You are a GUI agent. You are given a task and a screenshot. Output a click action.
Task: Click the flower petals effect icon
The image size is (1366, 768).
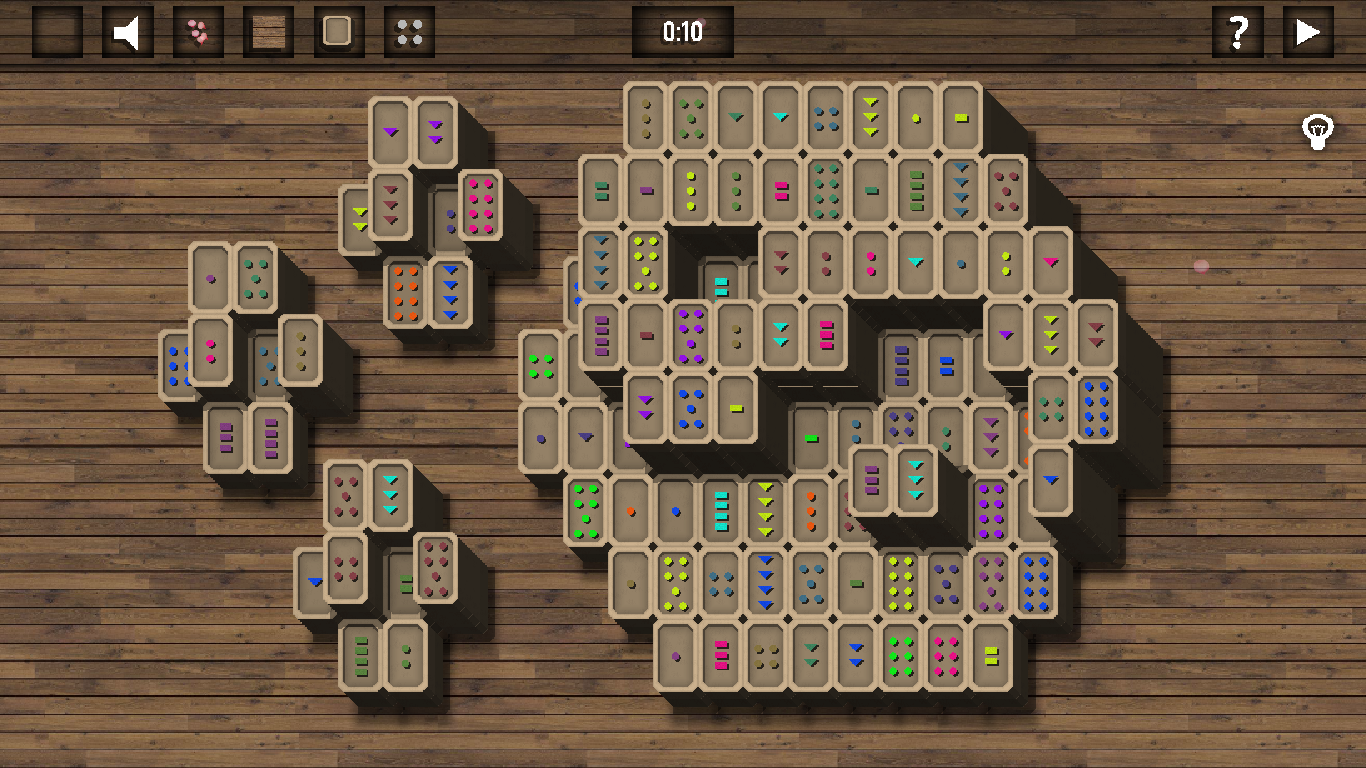[x=197, y=31]
